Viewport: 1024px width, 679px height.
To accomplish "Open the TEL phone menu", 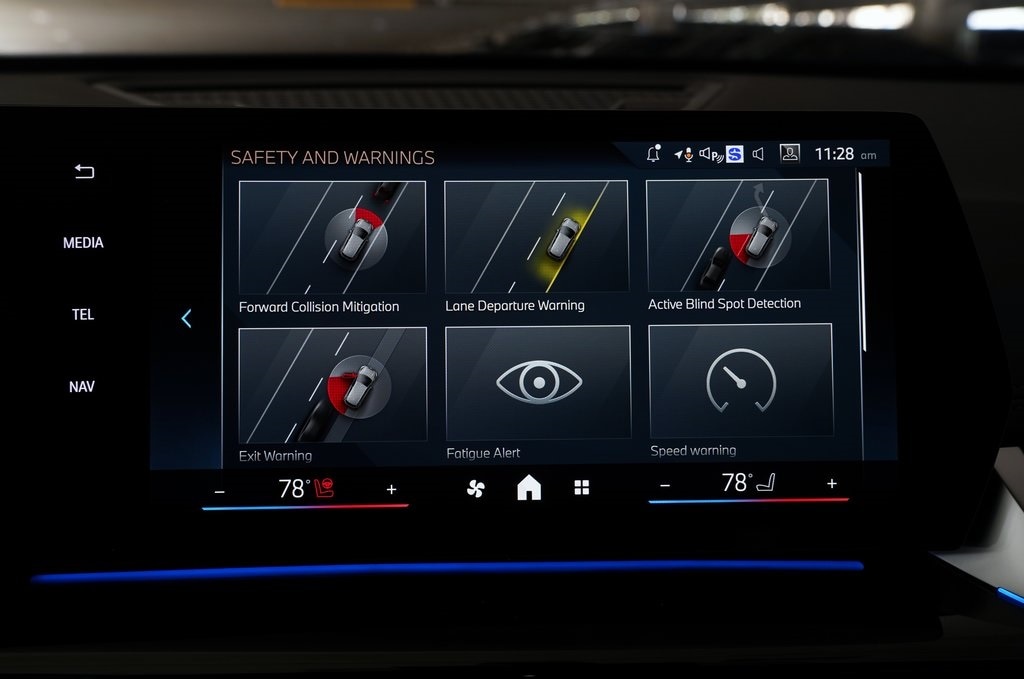I will pos(83,315).
